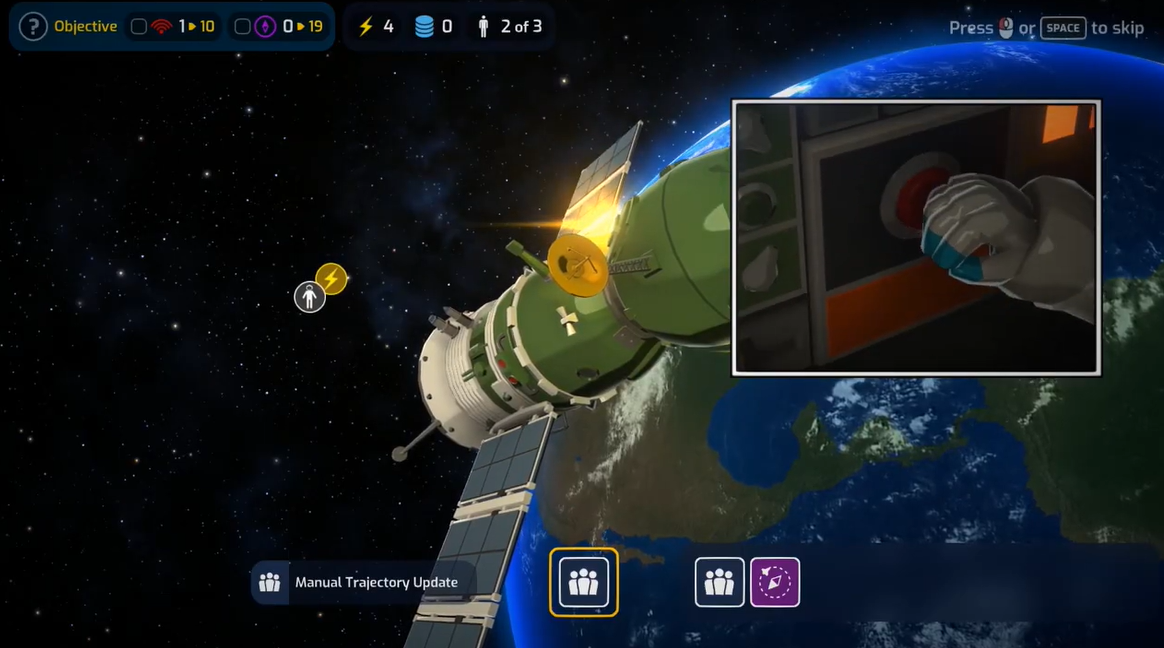Click the astronaut marker beside the spacecraft
Image resolution: width=1164 pixels, height=648 pixels.
click(309, 297)
